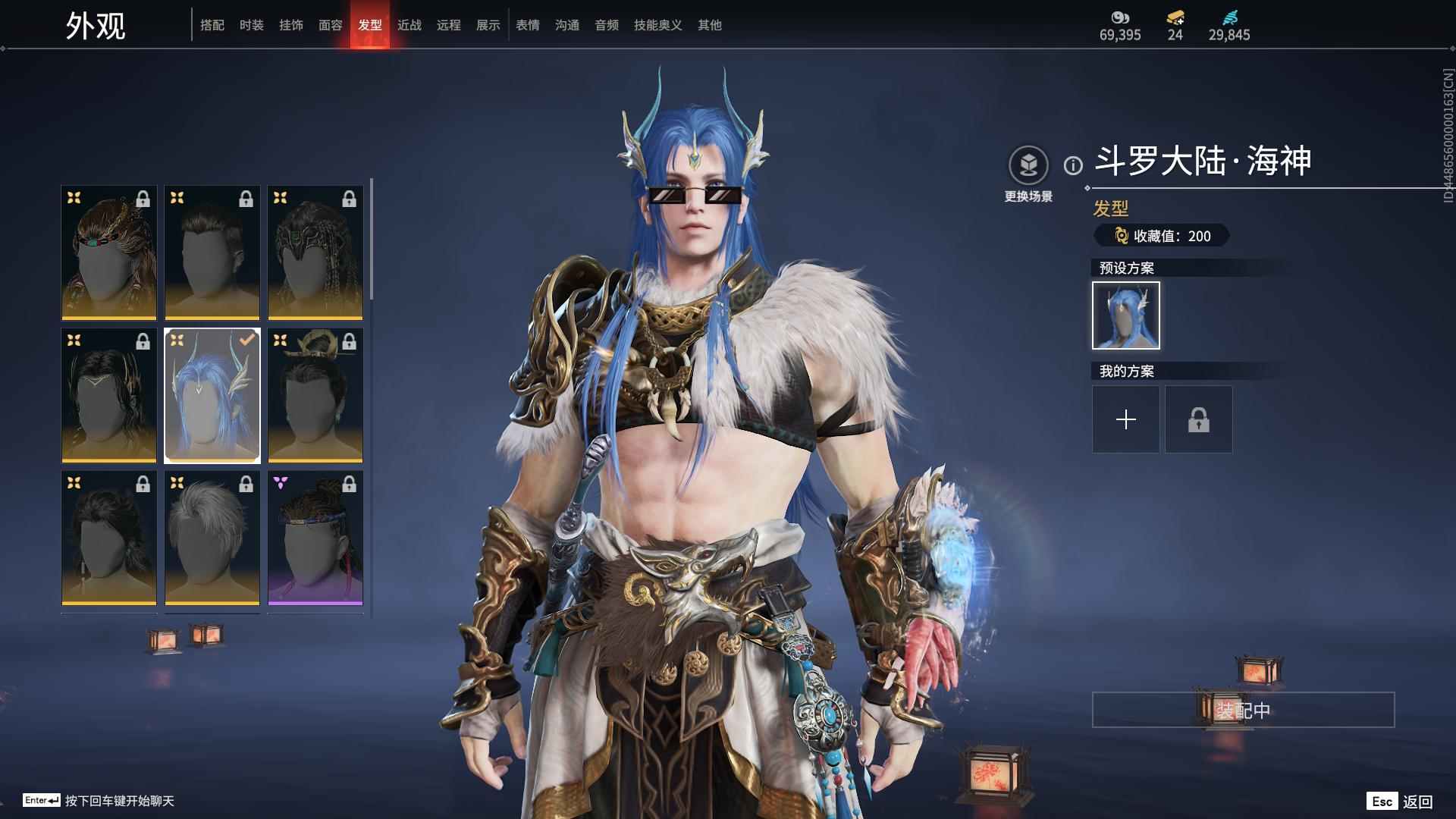The height and width of the screenshot is (819, 1456).
Task: Select the 挂饰 tab
Action: click(x=291, y=25)
